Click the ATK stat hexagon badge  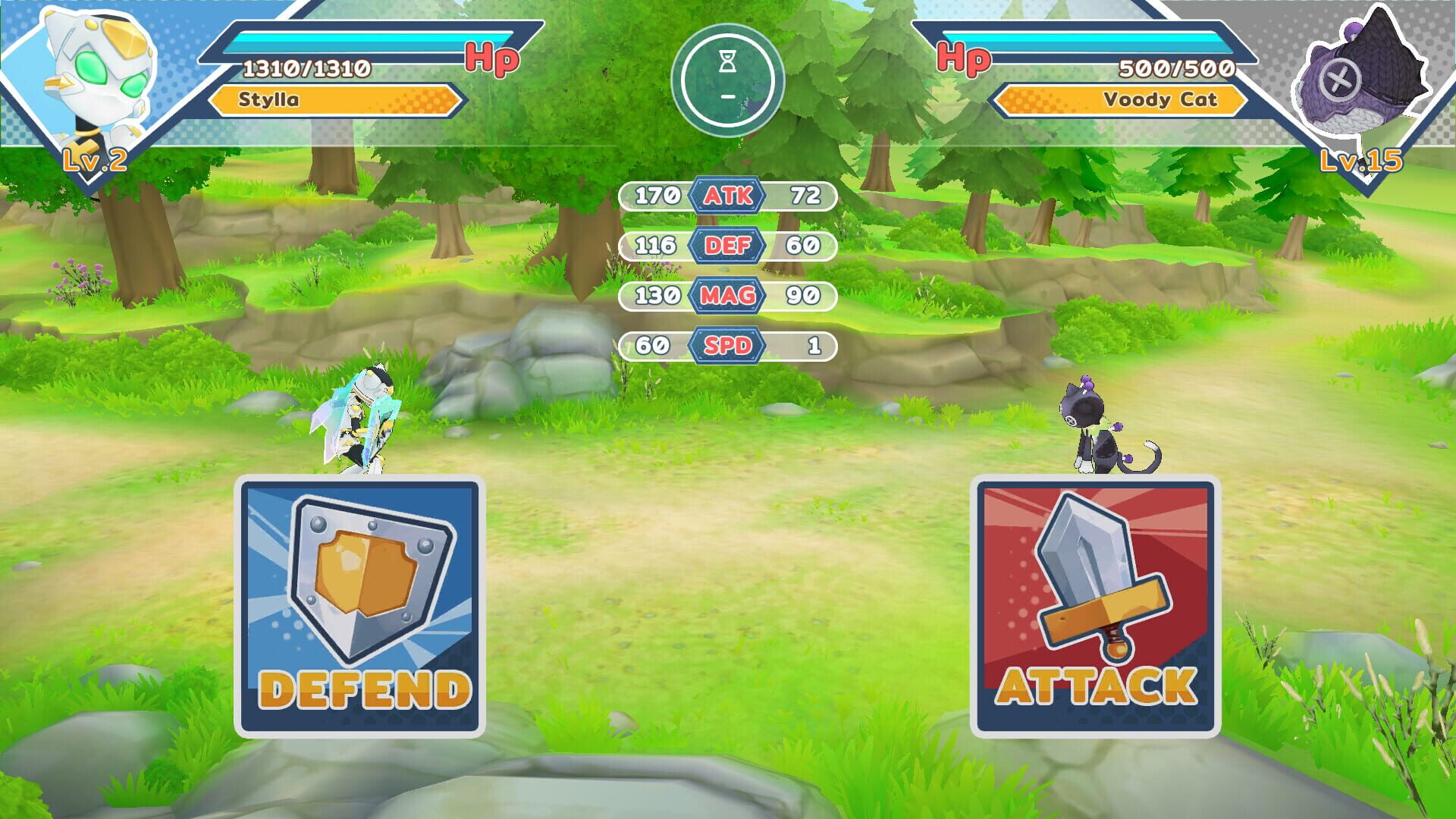pyautogui.click(x=729, y=196)
